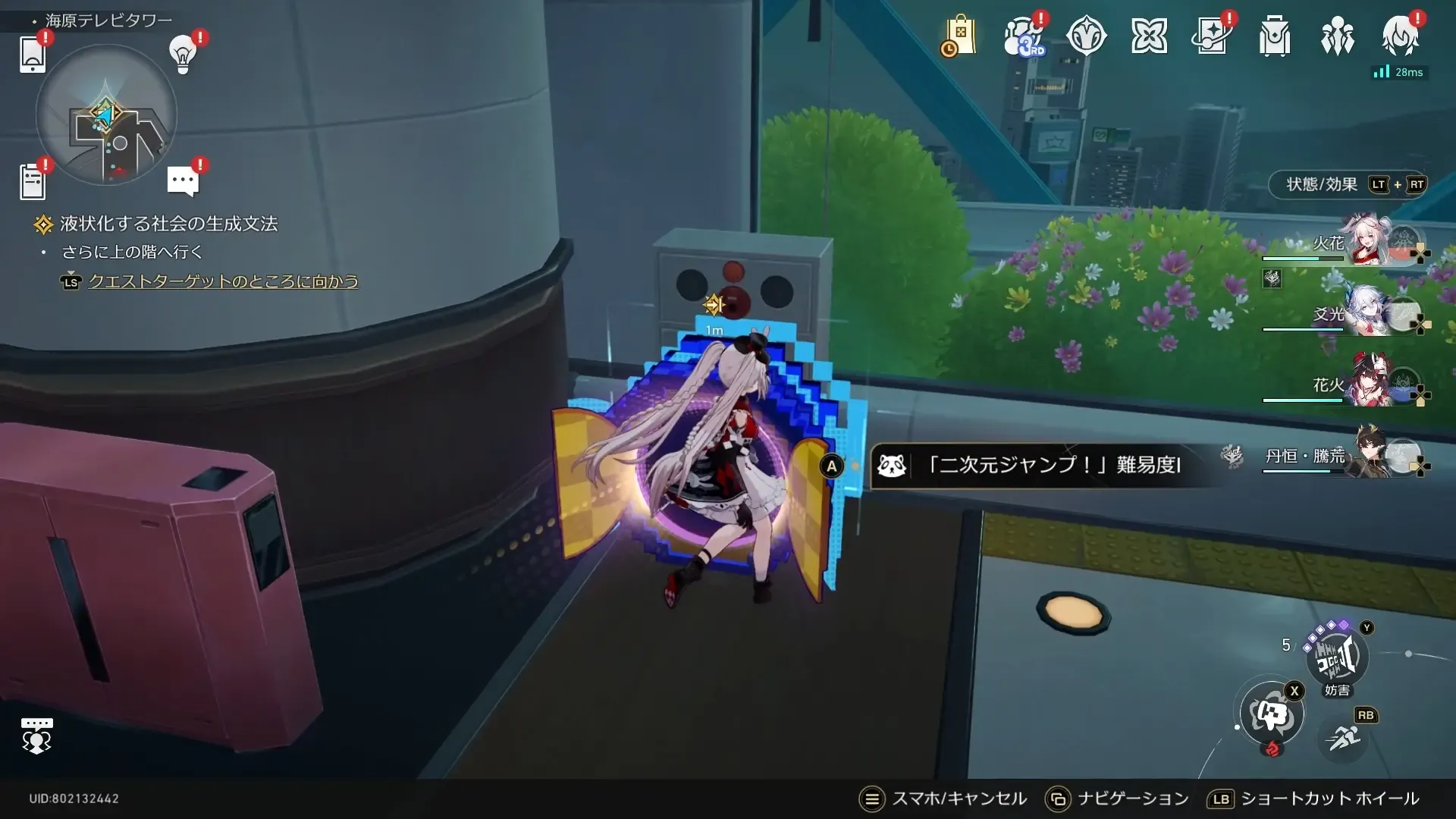Click the クエストターゲットのところに向かう quest link

point(224,281)
